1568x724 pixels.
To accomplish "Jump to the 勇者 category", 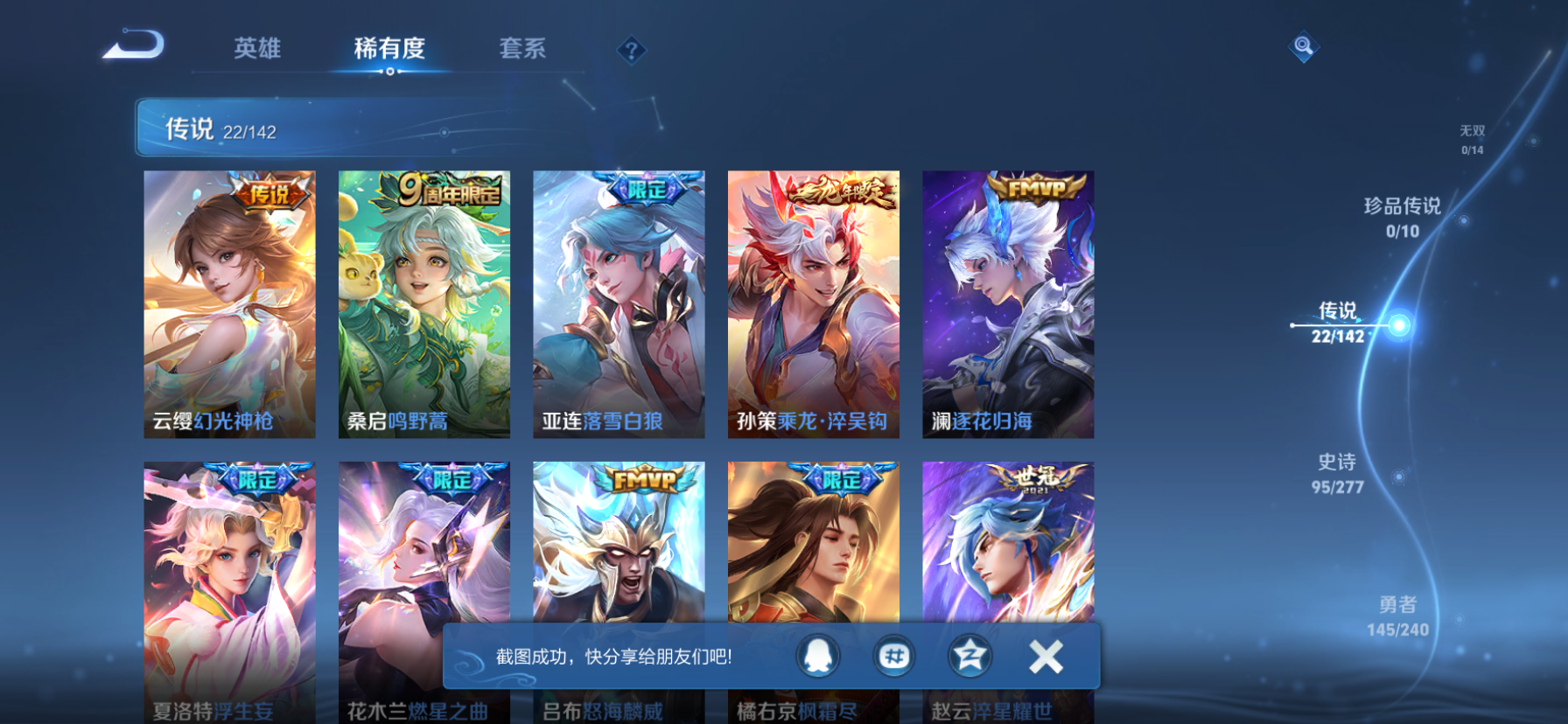I will click(x=1399, y=614).
